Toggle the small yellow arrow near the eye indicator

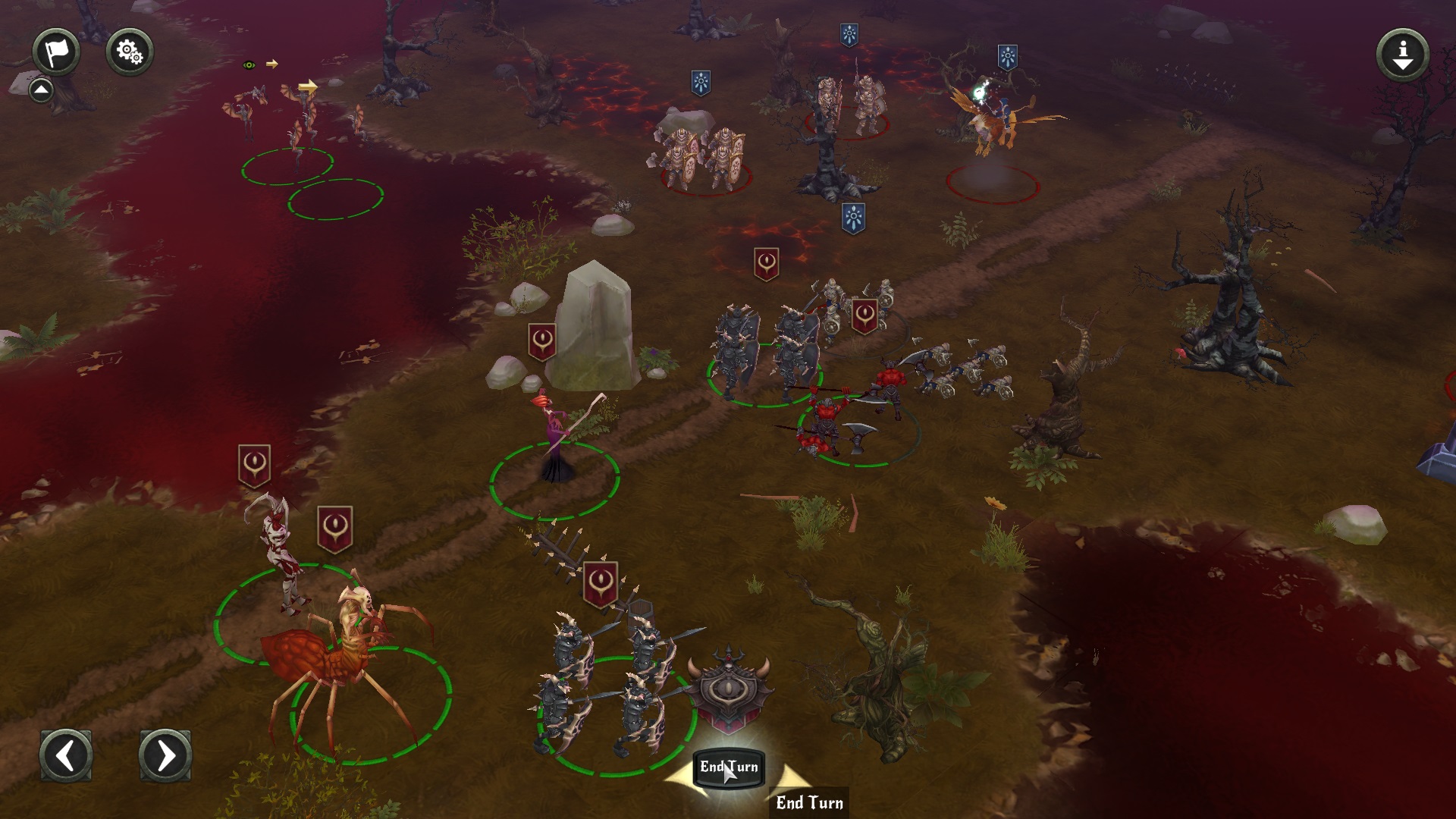coord(271,64)
